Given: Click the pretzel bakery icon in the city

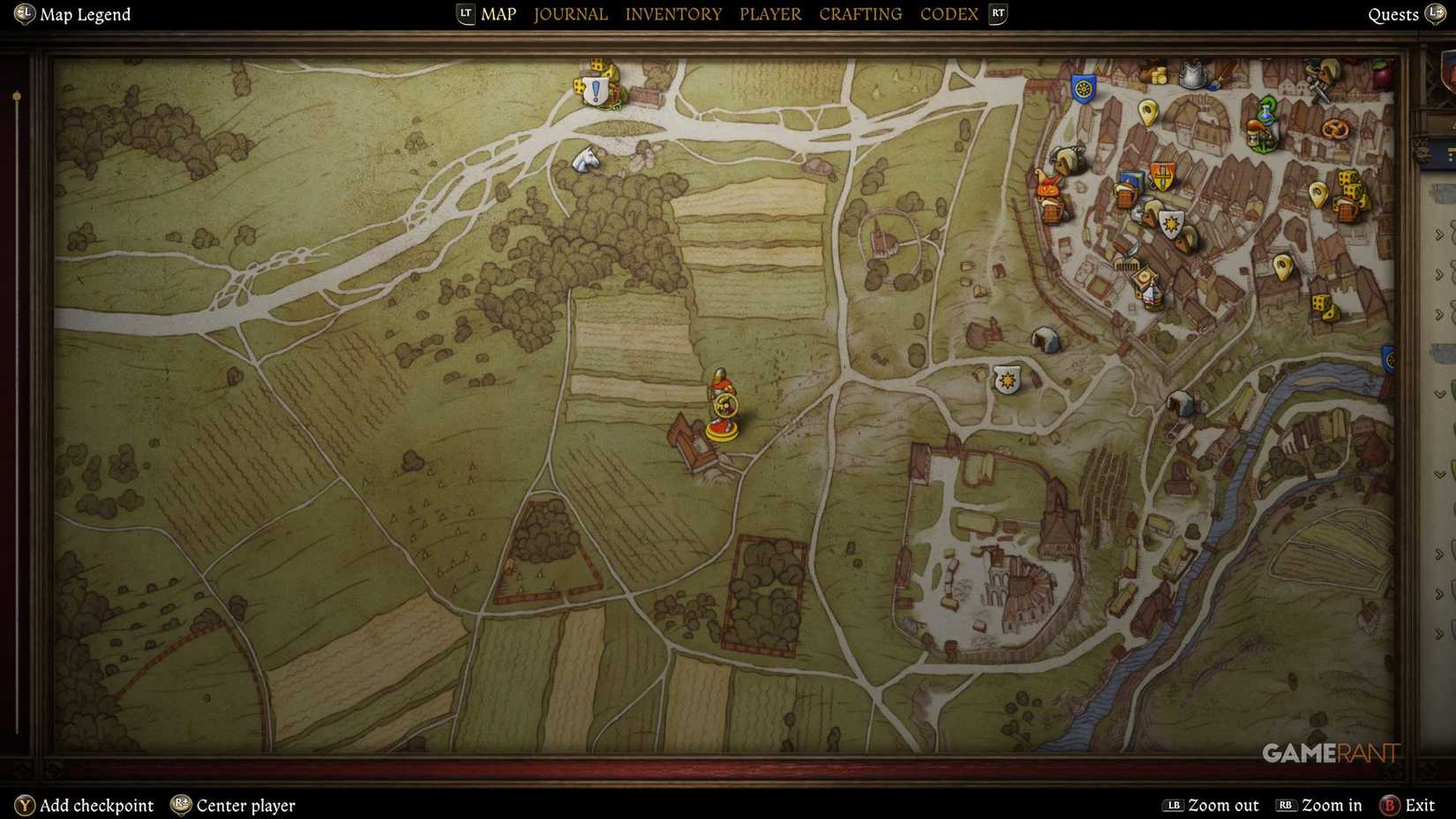Looking at the screenshot, I should point(1335,129).
